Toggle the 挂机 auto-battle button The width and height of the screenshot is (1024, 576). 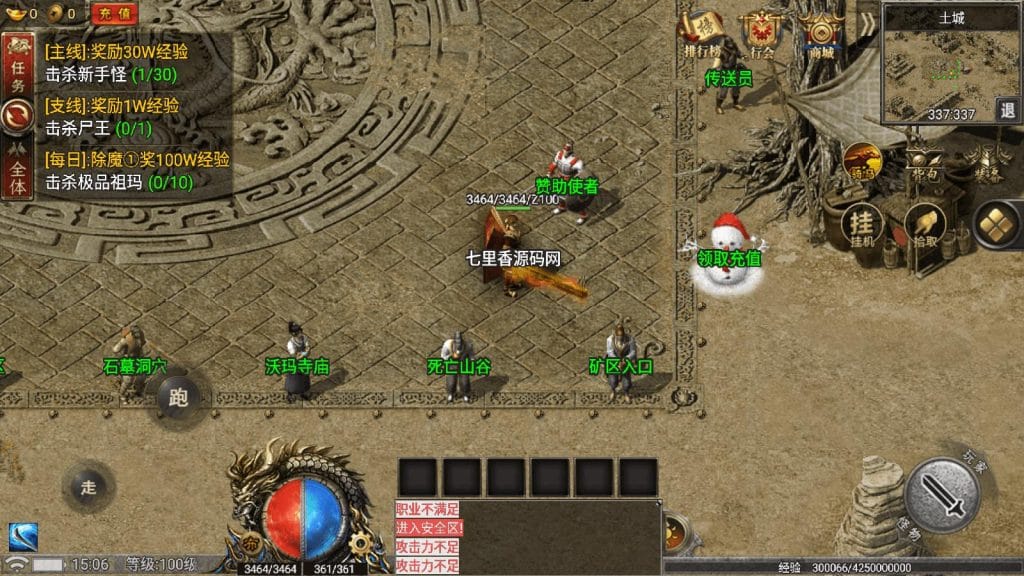pos(861,227)
